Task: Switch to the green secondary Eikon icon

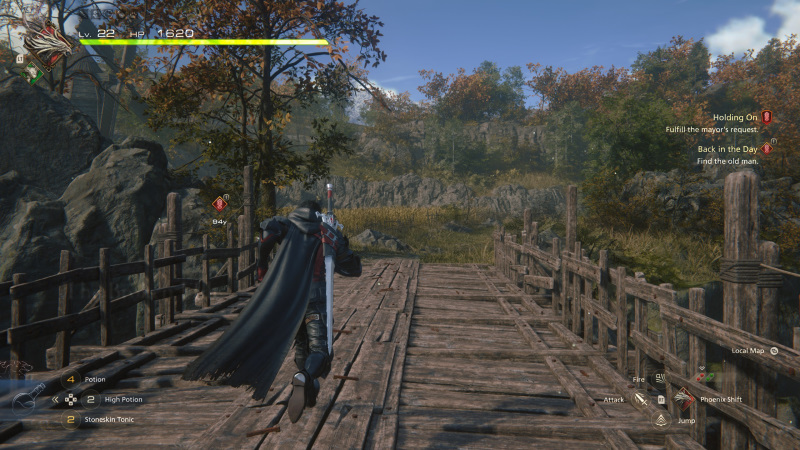Action: point(32,72)
